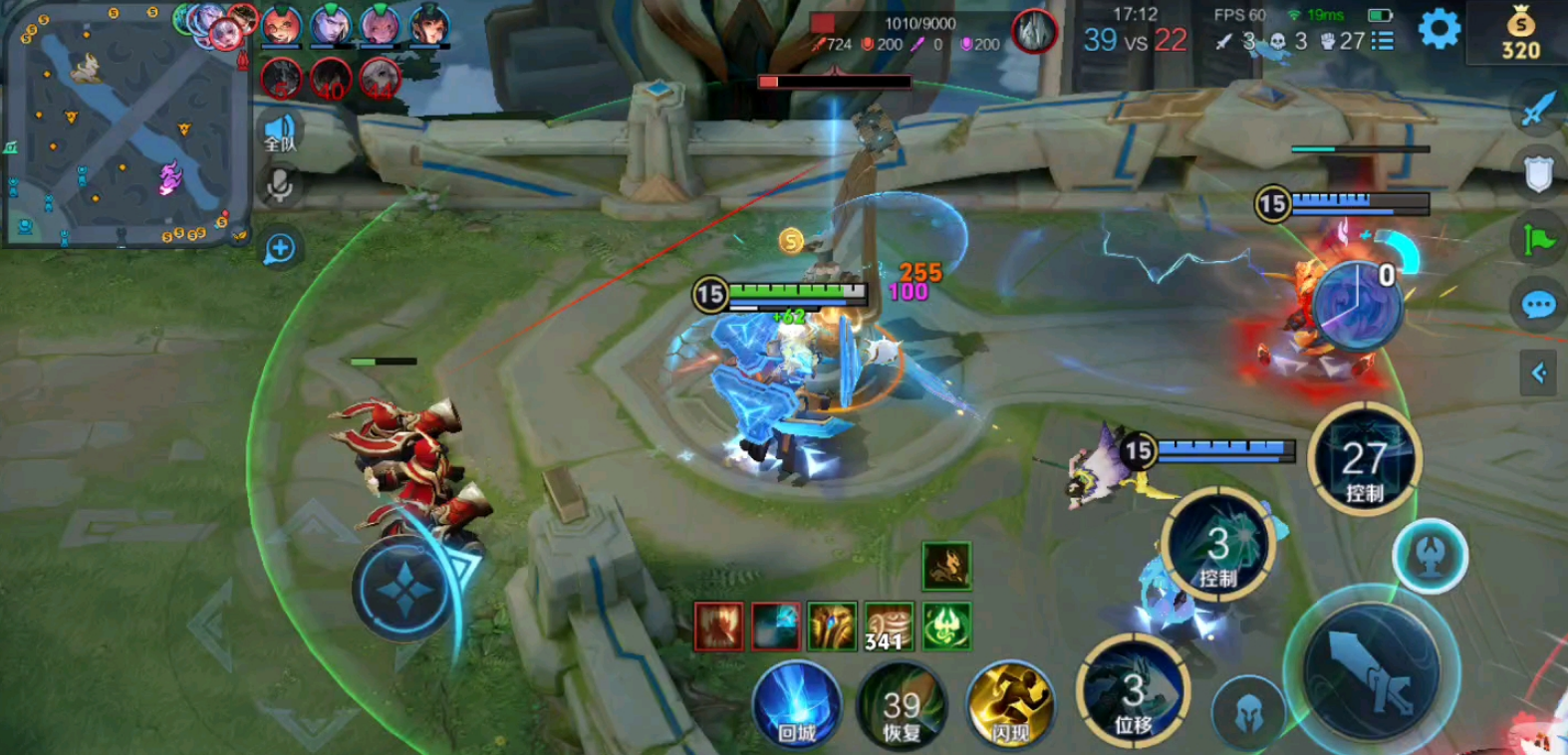Send the shield defend signal
Image resolution: width=1568 pixels, height=755 pixels.
click(x=1538, y=174)
